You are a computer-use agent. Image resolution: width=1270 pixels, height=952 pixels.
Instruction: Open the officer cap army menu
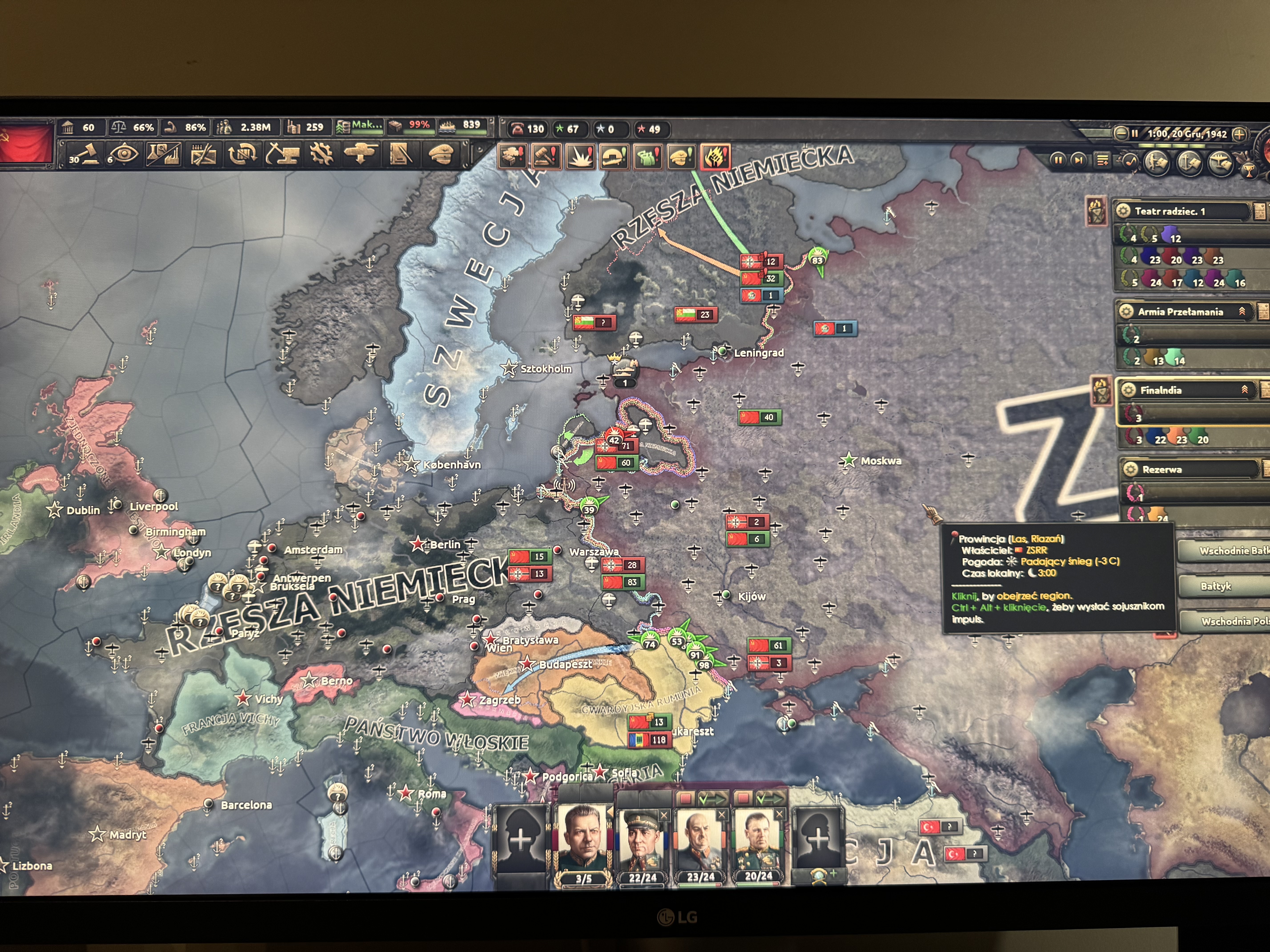coord(440,154)
